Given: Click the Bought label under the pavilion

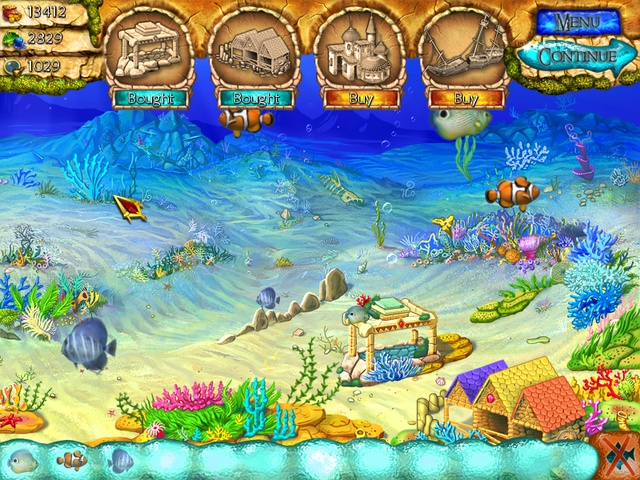Looking at the screenshot, I should [150, 98].
